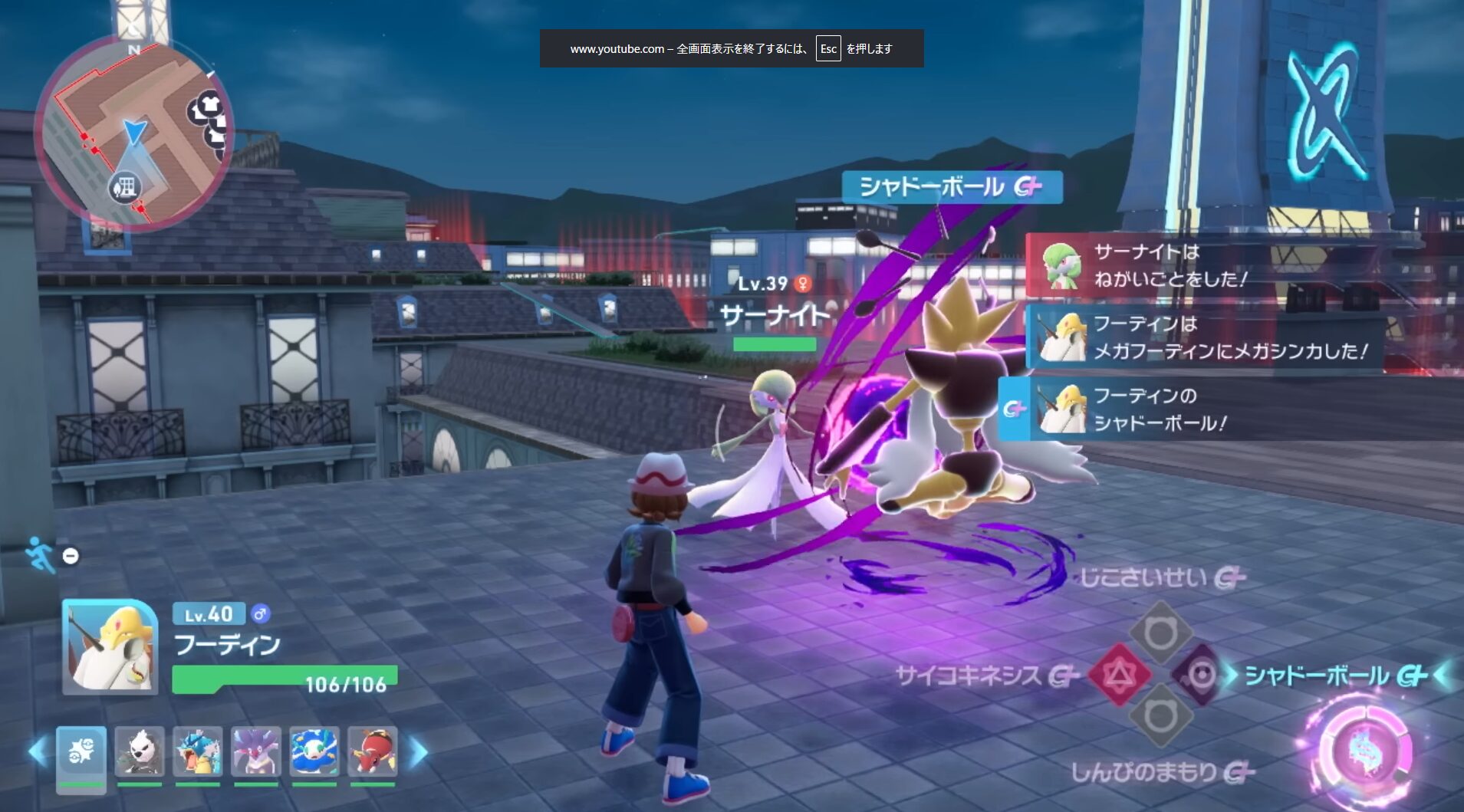Click the party bar's right arrow
Image resolution: width=1464 pixels, height=812 pixels.
click(x=418, y=751)
